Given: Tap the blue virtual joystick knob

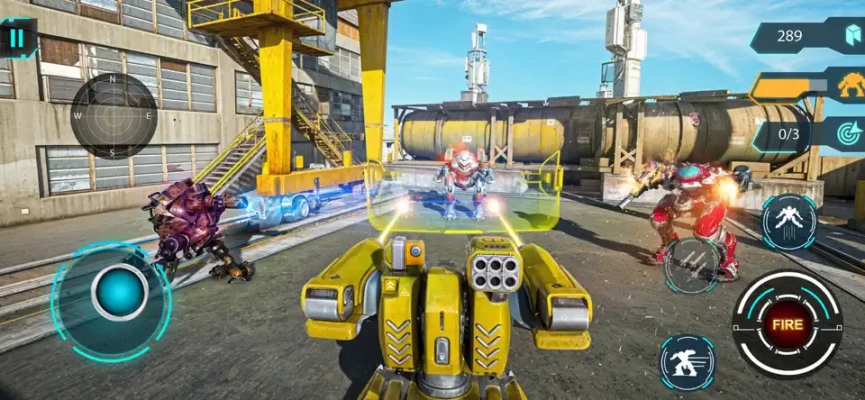Looking at the screenshot, I should click(x=119, y=292).
